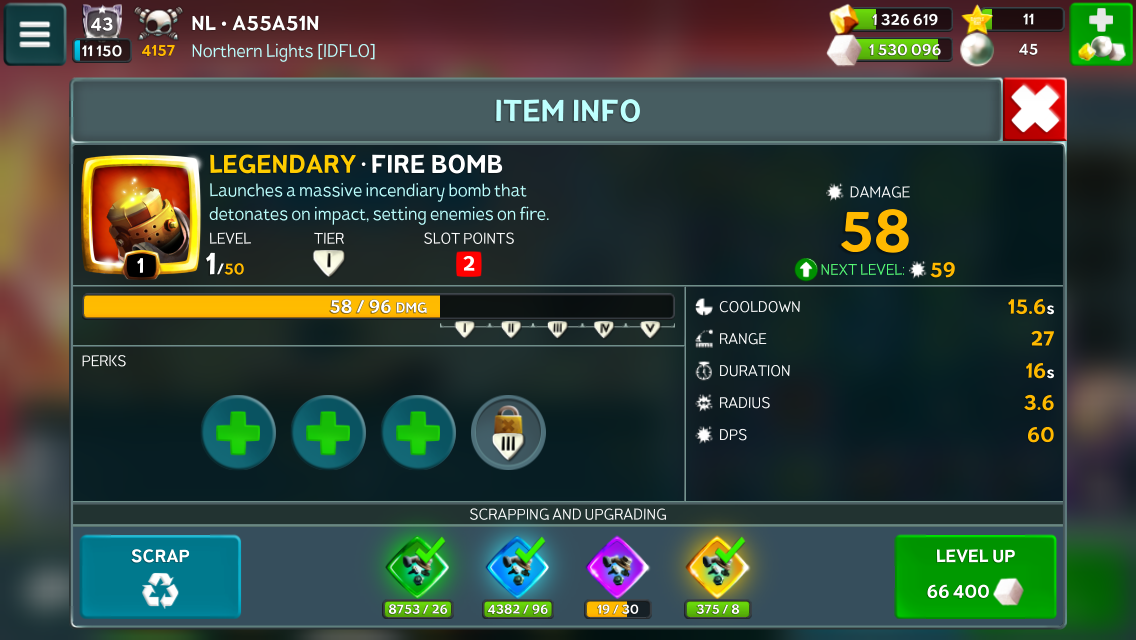This screenshot has width=1136, height=640.
Task: Level up for 66 400 parts
Action: tap(975, 577)
